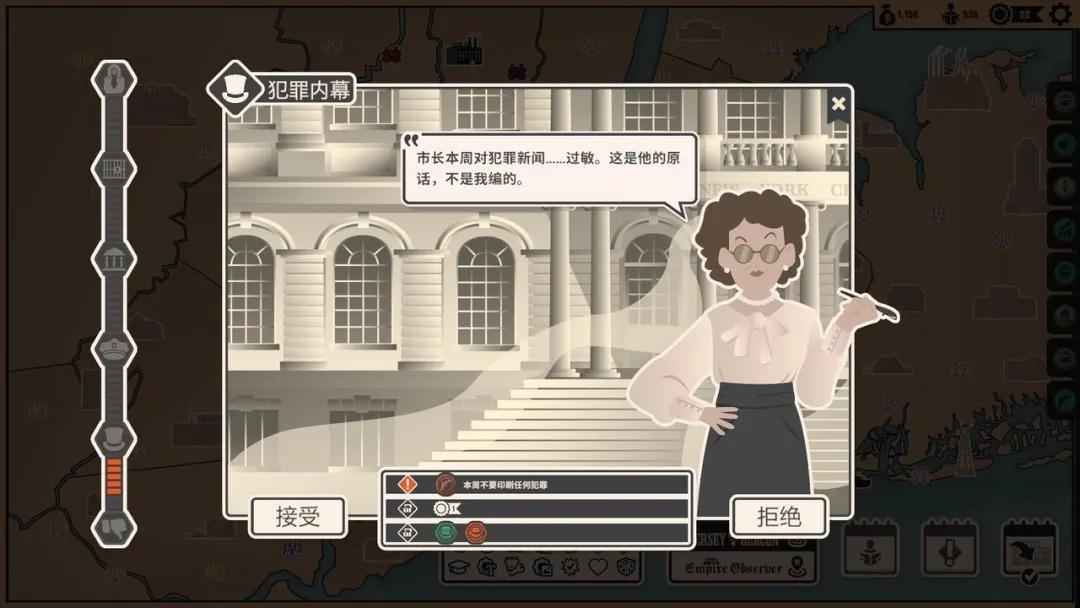Image resolution: width=1080 pixels, height=608 pixels.
Task: Click the thumbs-down icon at the track's bottom
Action: coord(114,526)
